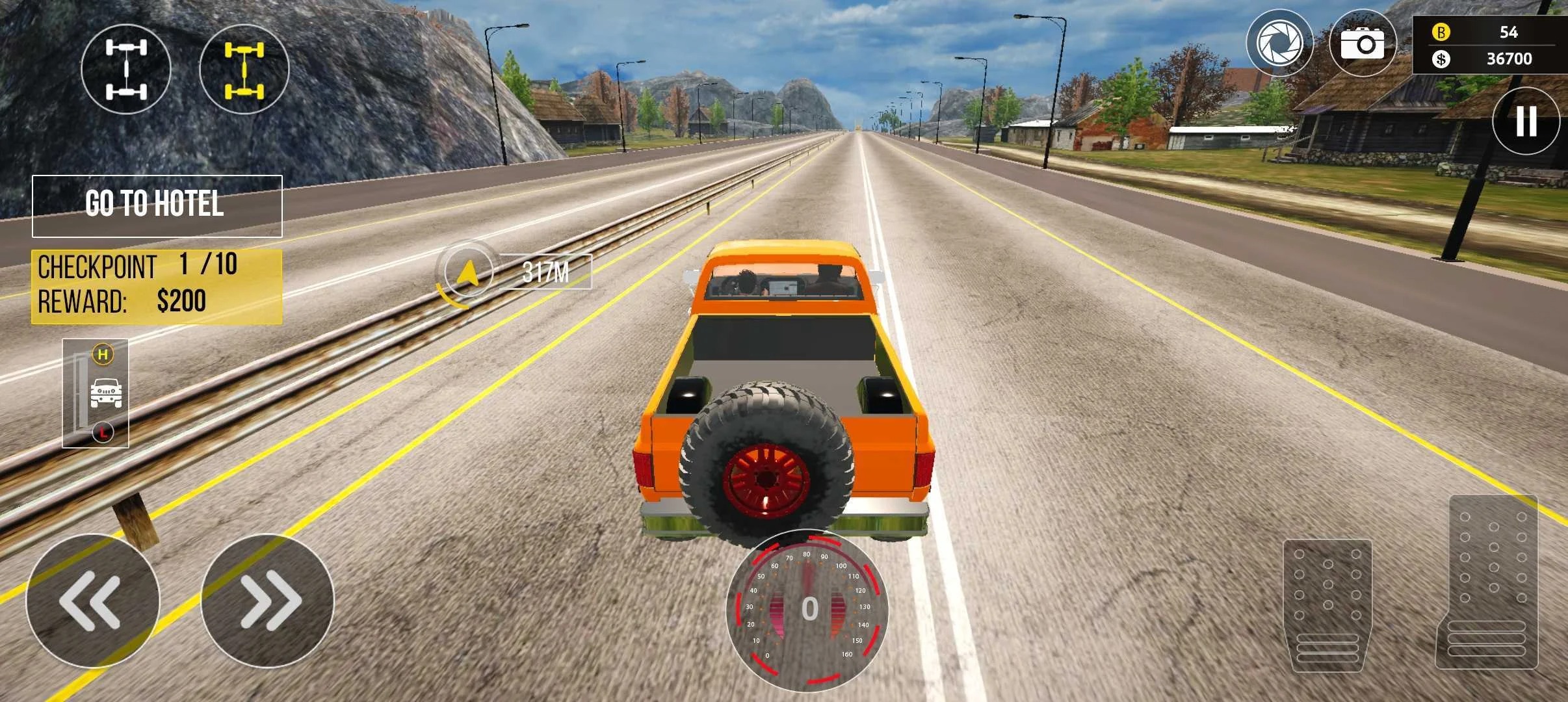Select the two-wheel drive axle icon
This screenshot has height=702, width=1568.
(127, 69)
